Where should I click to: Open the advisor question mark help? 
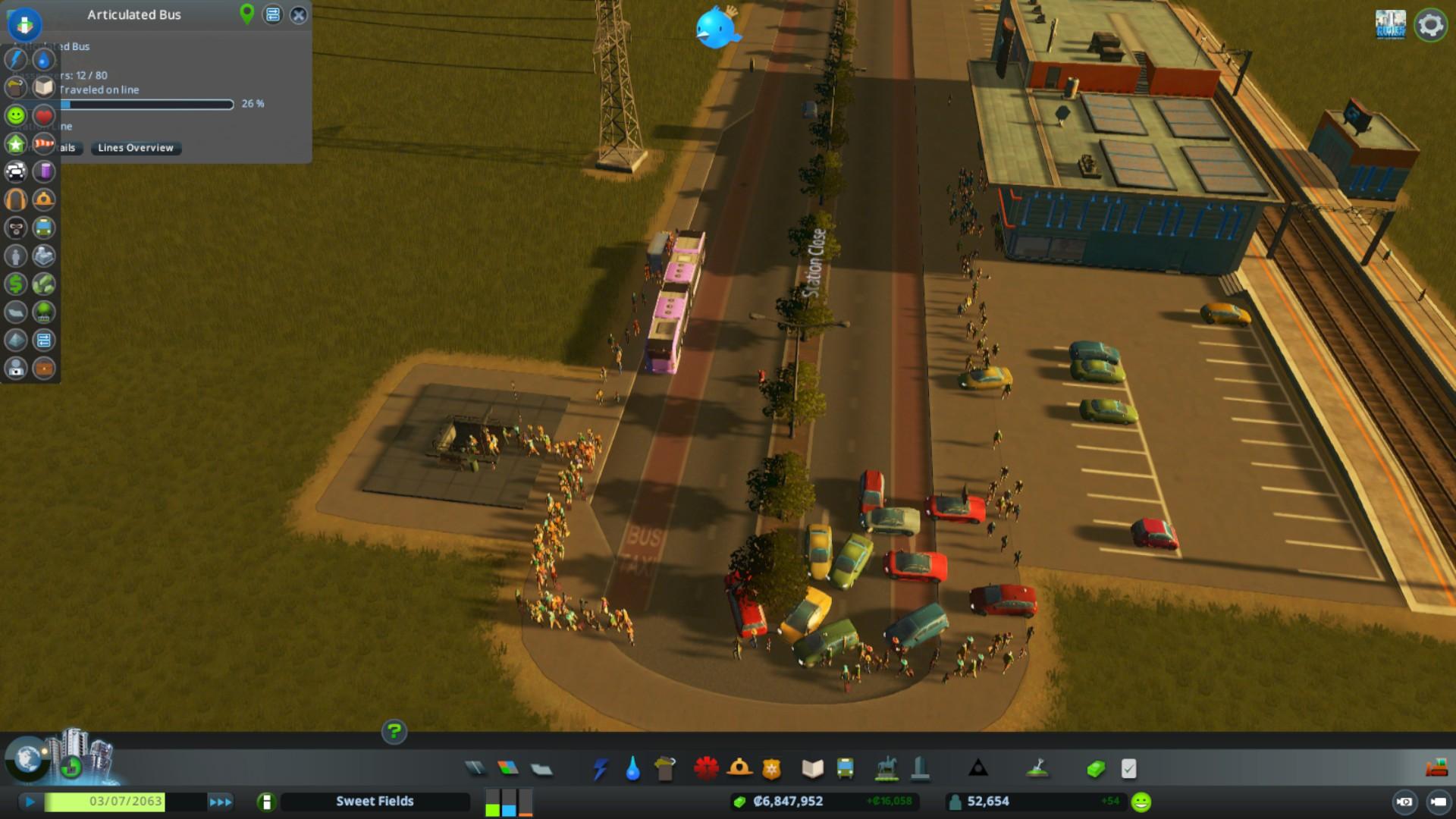click(x=394, y=732)
